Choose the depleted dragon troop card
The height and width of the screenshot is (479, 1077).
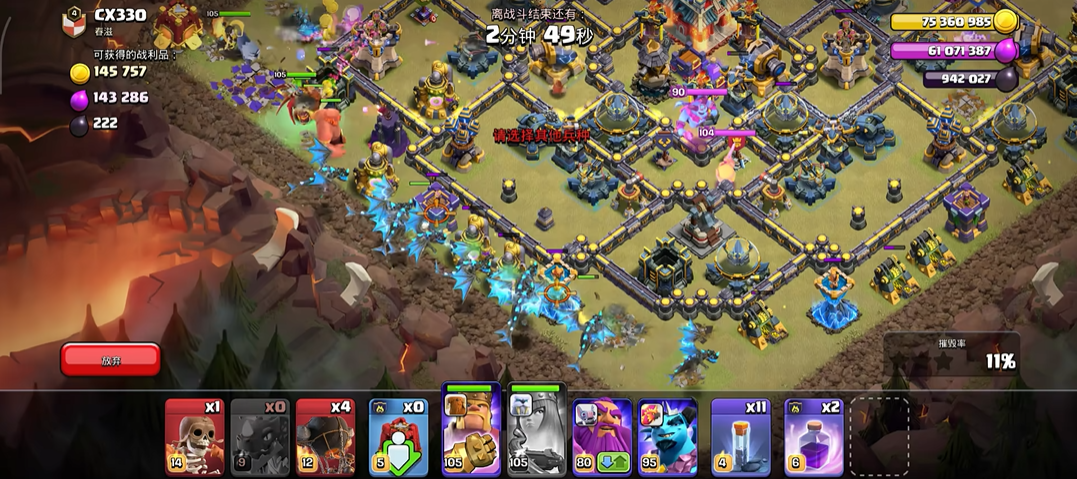click(x=259, y=436)
